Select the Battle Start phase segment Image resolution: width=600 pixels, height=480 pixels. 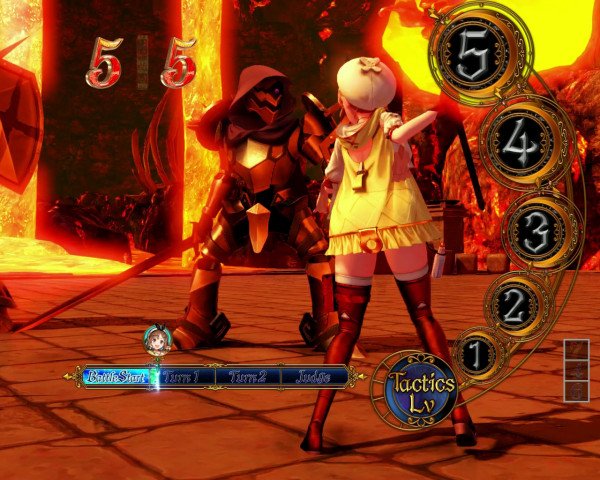coord(117,377)
